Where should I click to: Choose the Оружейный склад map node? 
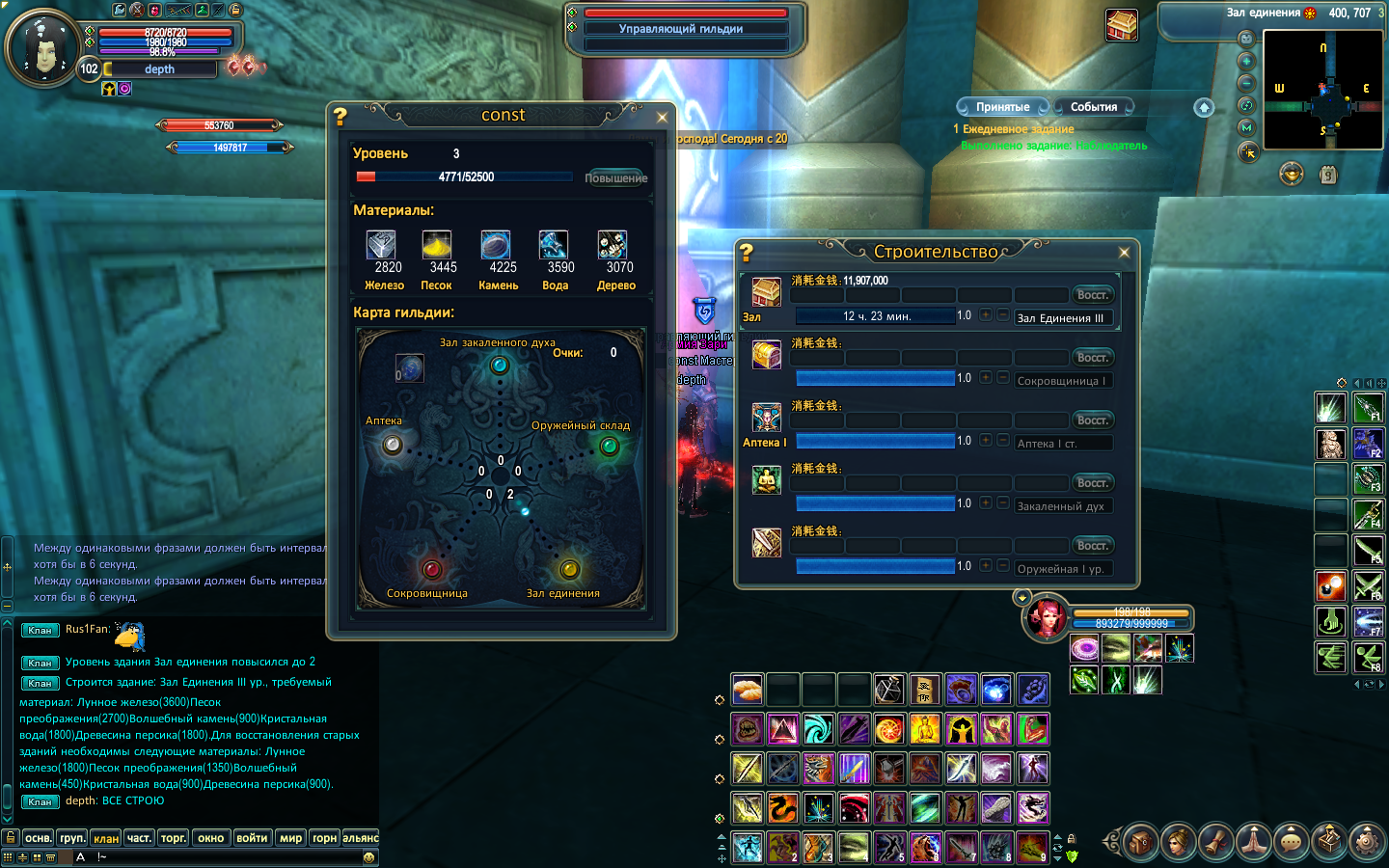point(609,446)
